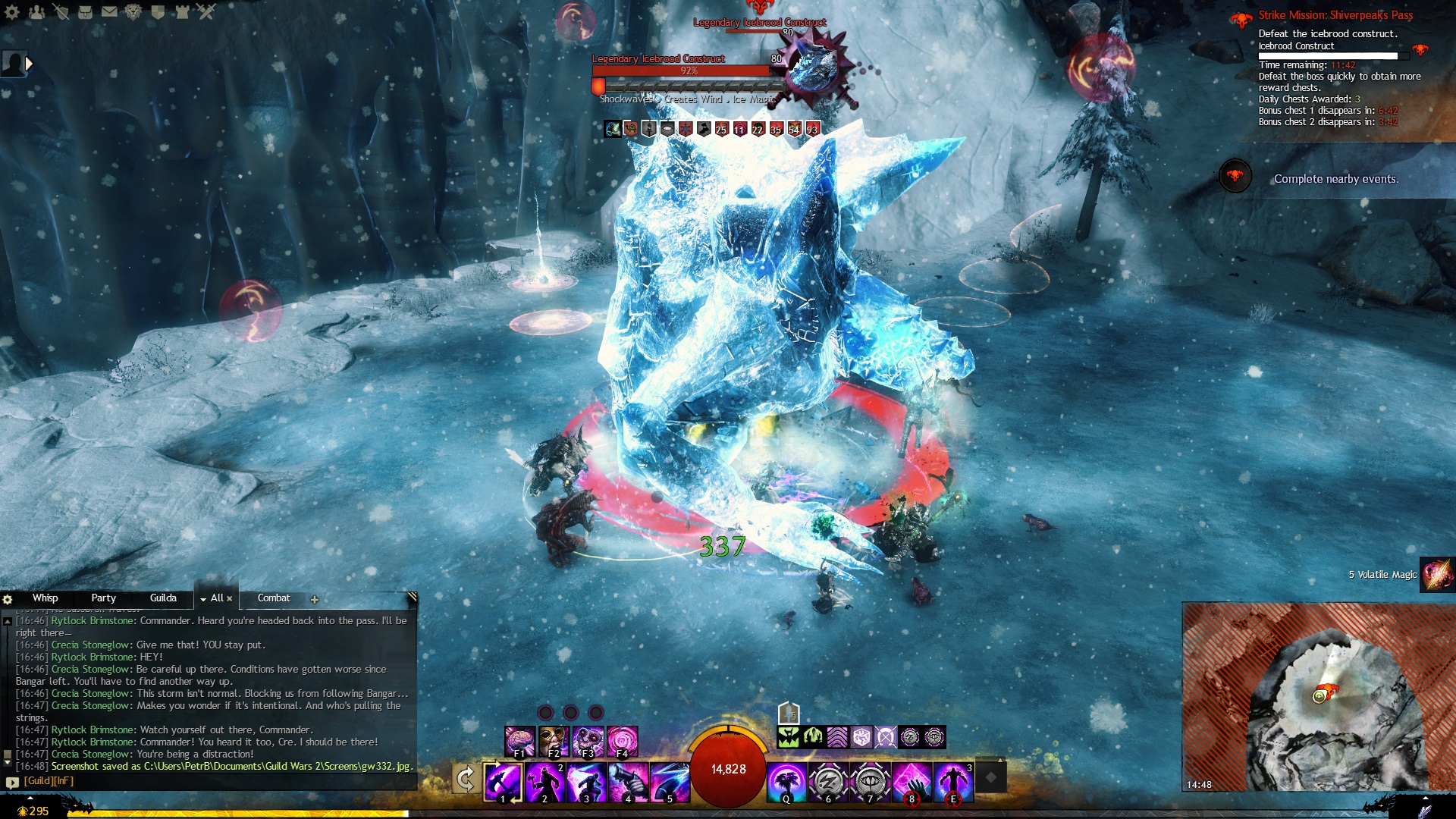Use the brain shatter skill F1
Image resolution: width=1456 pixels, height=819 pixels.
click(x=520, y=741)
